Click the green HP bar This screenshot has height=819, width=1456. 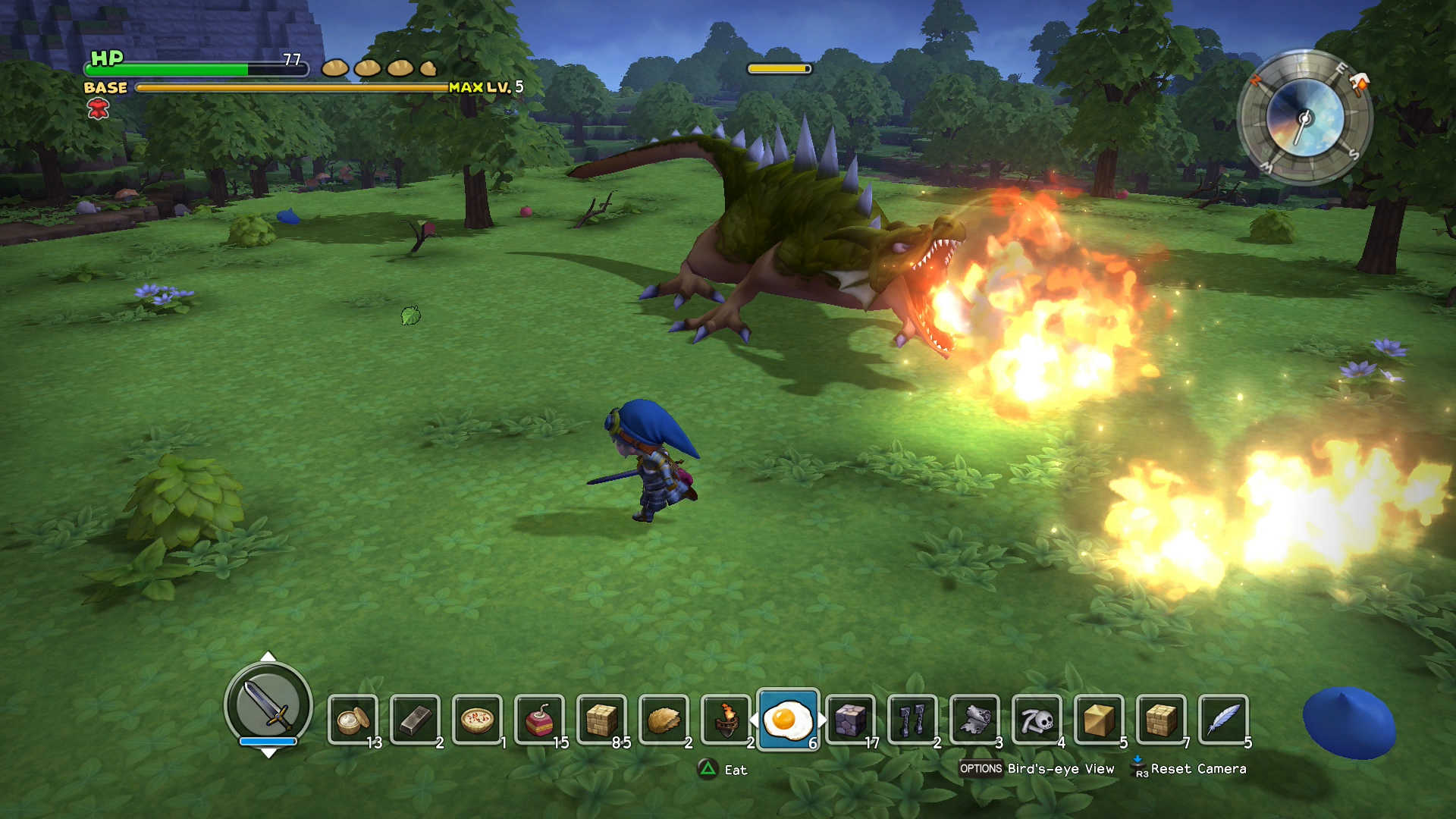(x=182, y=68)
